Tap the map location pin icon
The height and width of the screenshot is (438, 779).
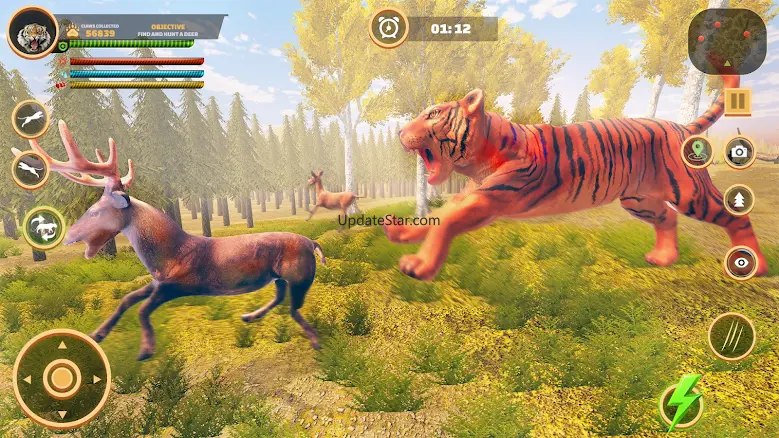(696, 152)
